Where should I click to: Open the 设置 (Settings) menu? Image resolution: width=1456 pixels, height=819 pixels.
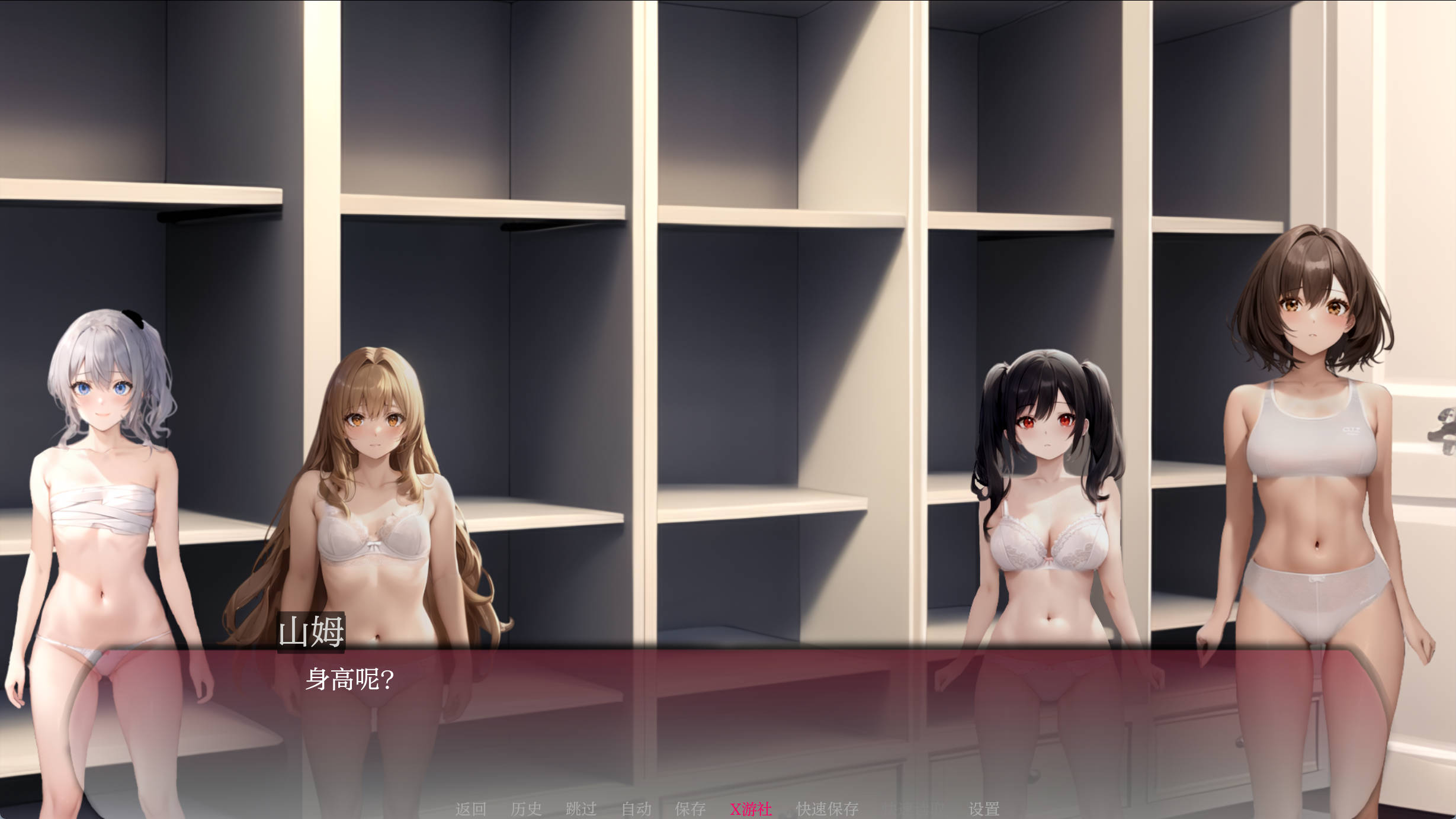[984, 807]
